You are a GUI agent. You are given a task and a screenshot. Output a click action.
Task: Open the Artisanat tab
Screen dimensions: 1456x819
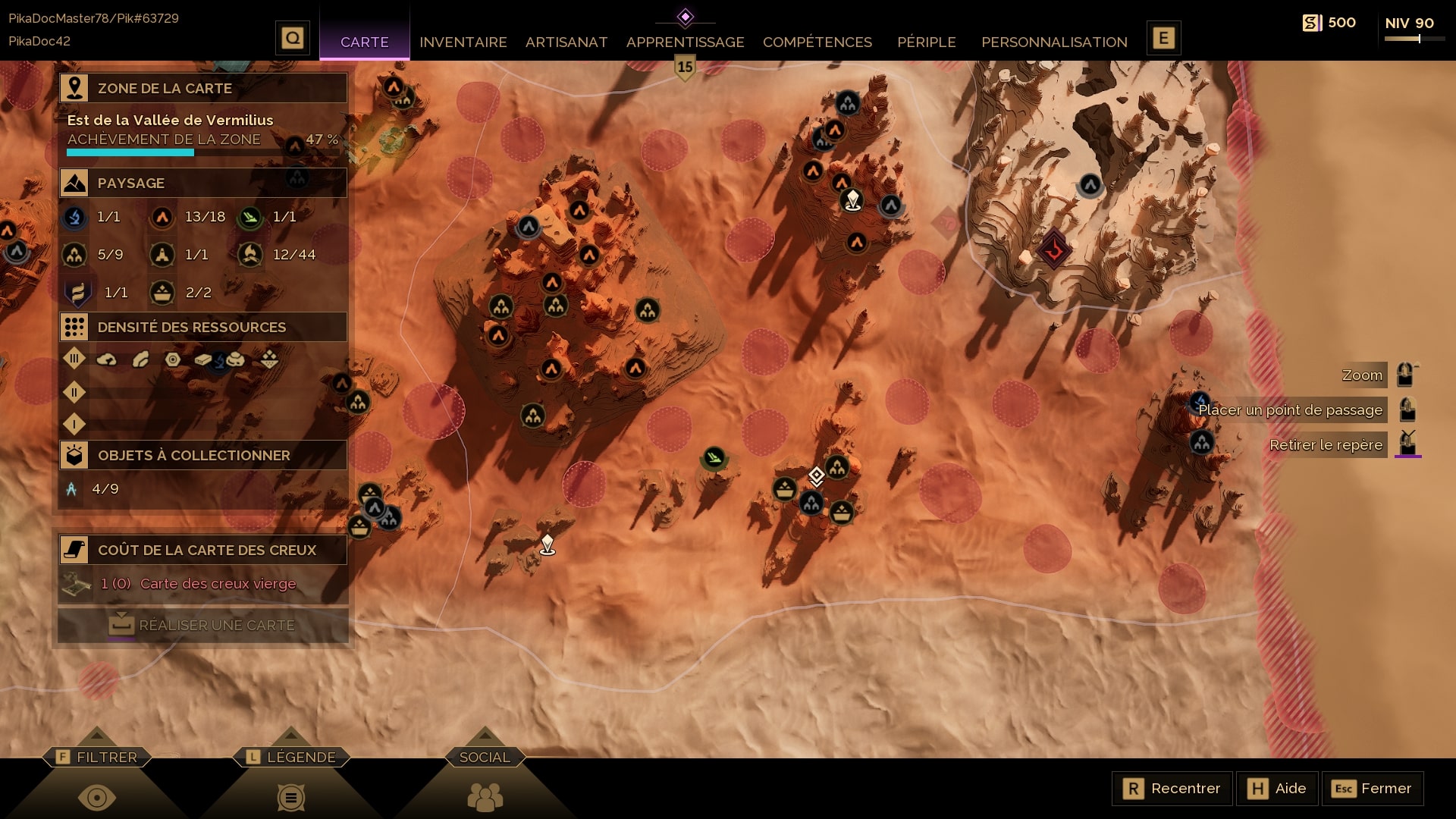566,42
